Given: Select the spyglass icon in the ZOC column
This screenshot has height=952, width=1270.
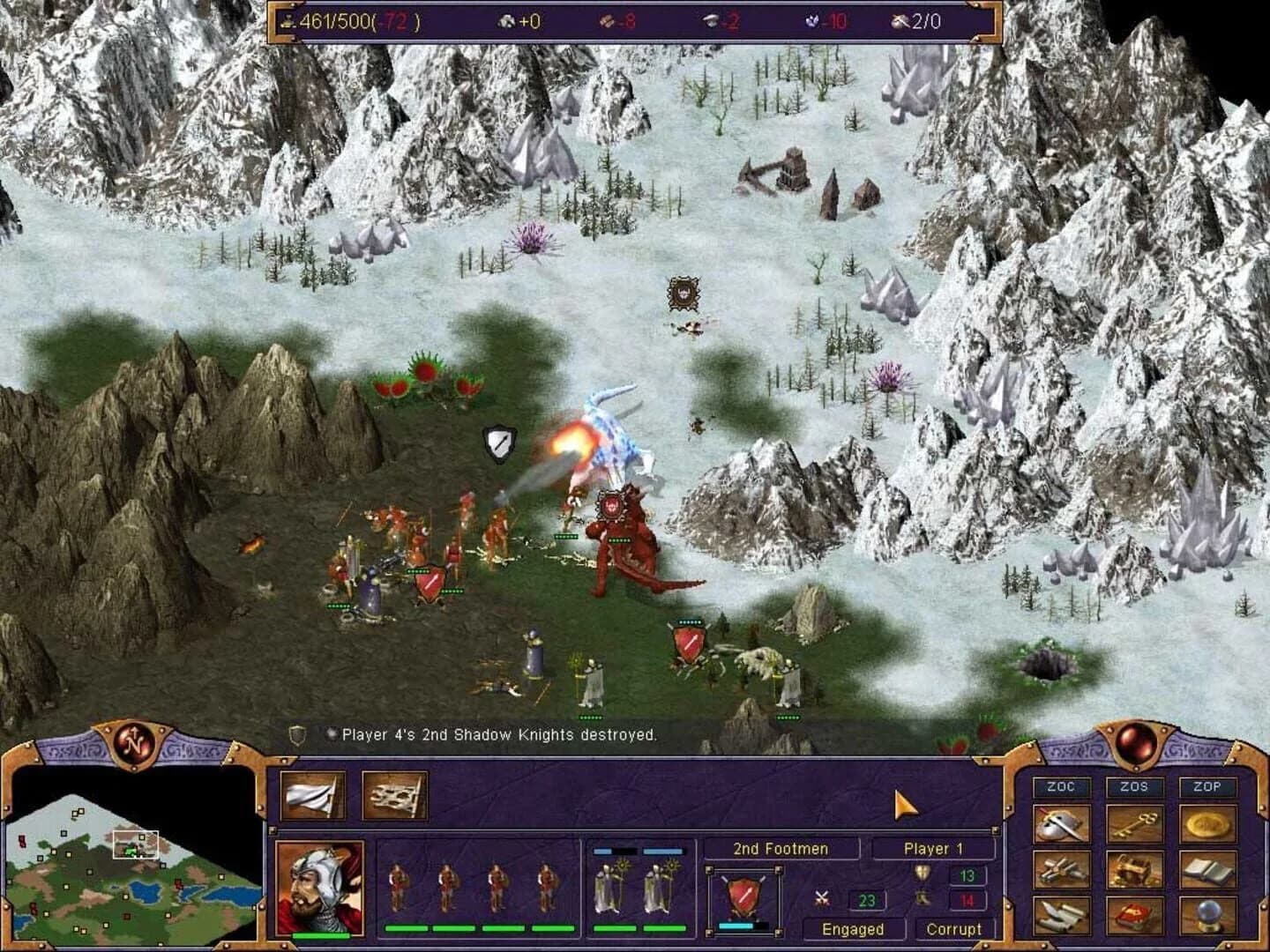Looking at the screenshot, I should [x=1063, y=870].
